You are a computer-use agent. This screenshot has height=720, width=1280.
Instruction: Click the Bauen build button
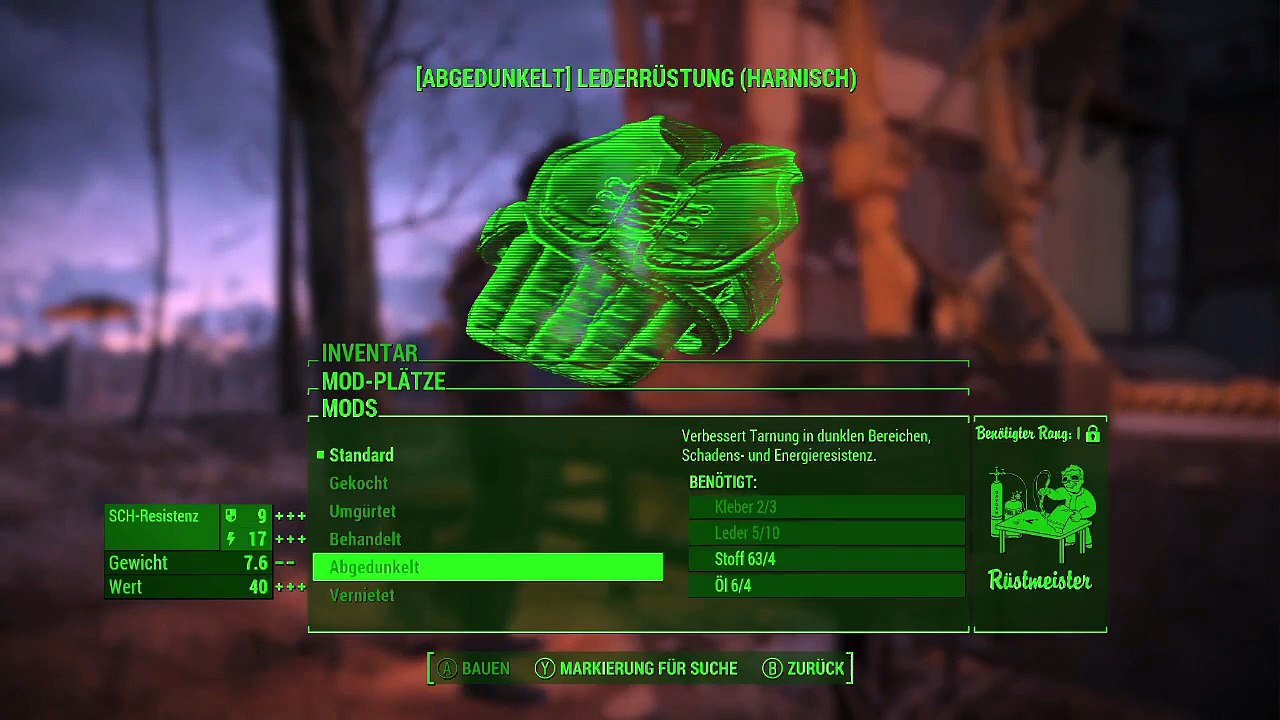pos(474,668)
